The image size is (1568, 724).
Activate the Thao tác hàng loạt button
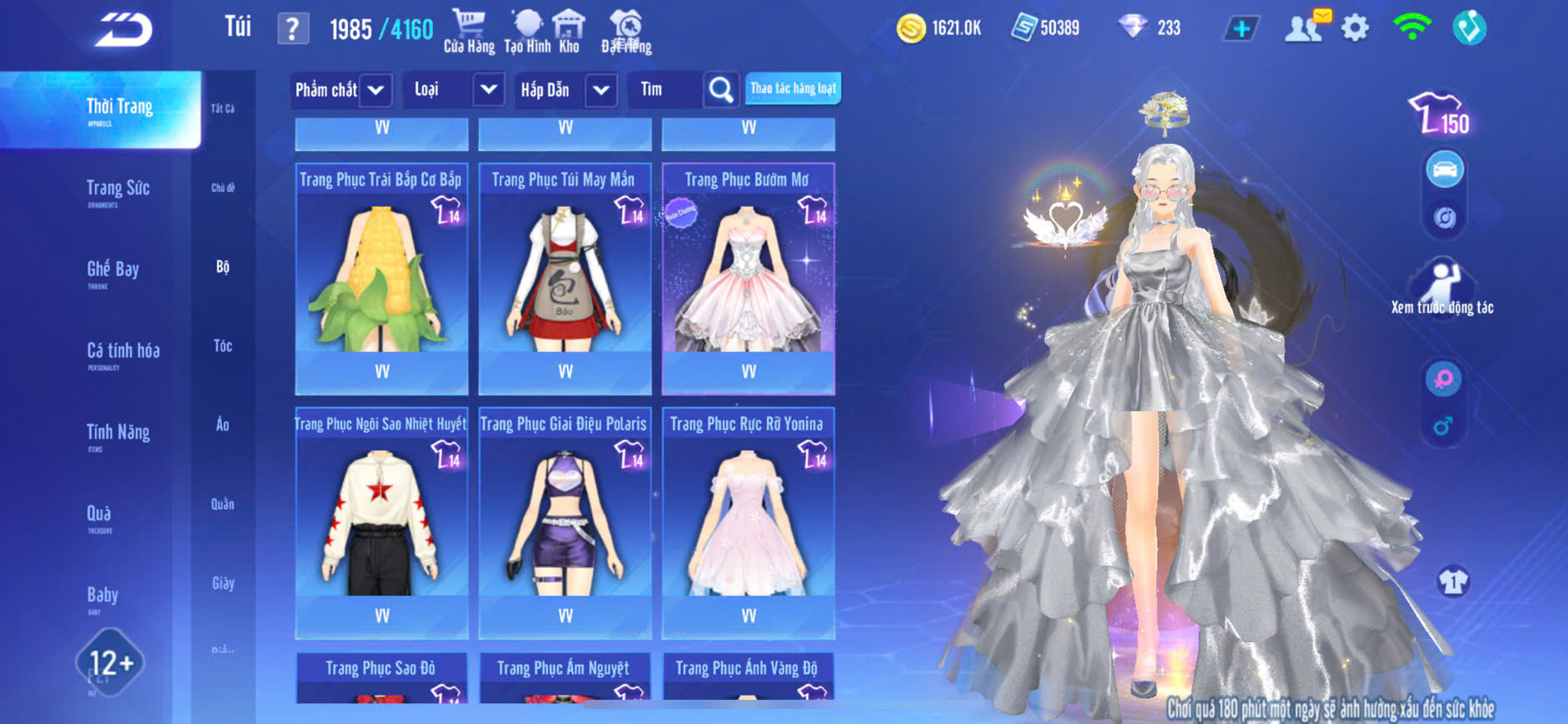[x=793, y=88]
